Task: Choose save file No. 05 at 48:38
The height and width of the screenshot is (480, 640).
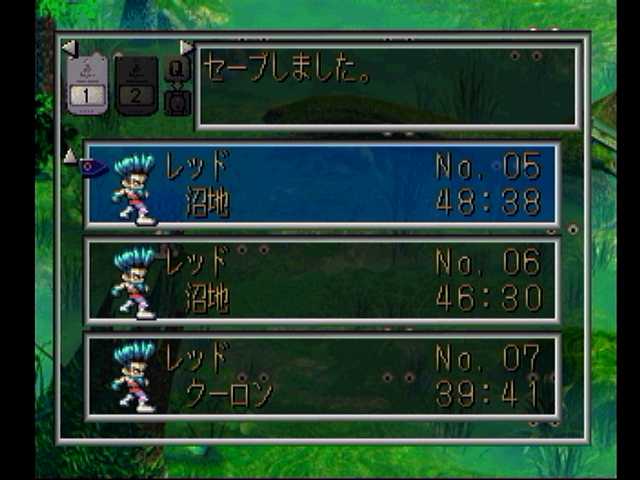Action: pyautogui.click(x=322, y=184)
